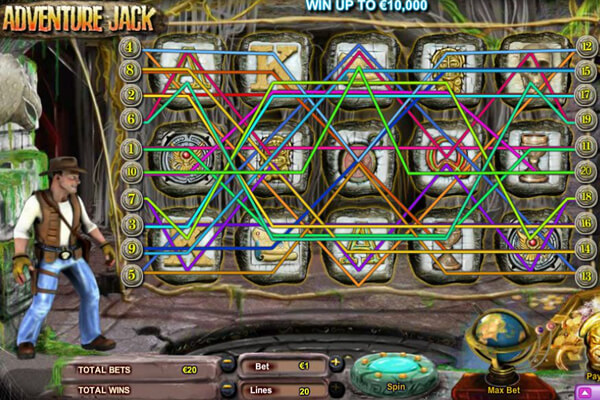The image size is (600, 400).
Task: Choose payline 5 marker
Action: (130, 272)
